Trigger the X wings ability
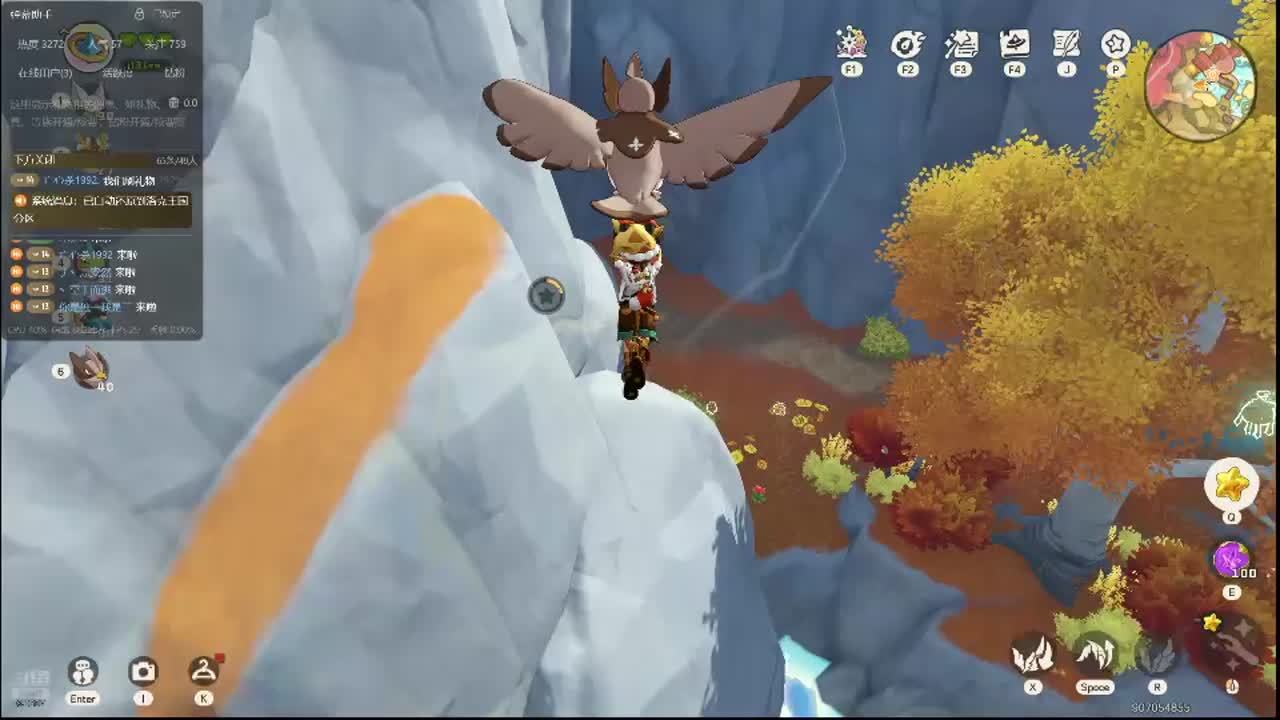Image resolution: width=1280 pixels, height=720 pixels. click(x=1033, y=655)
